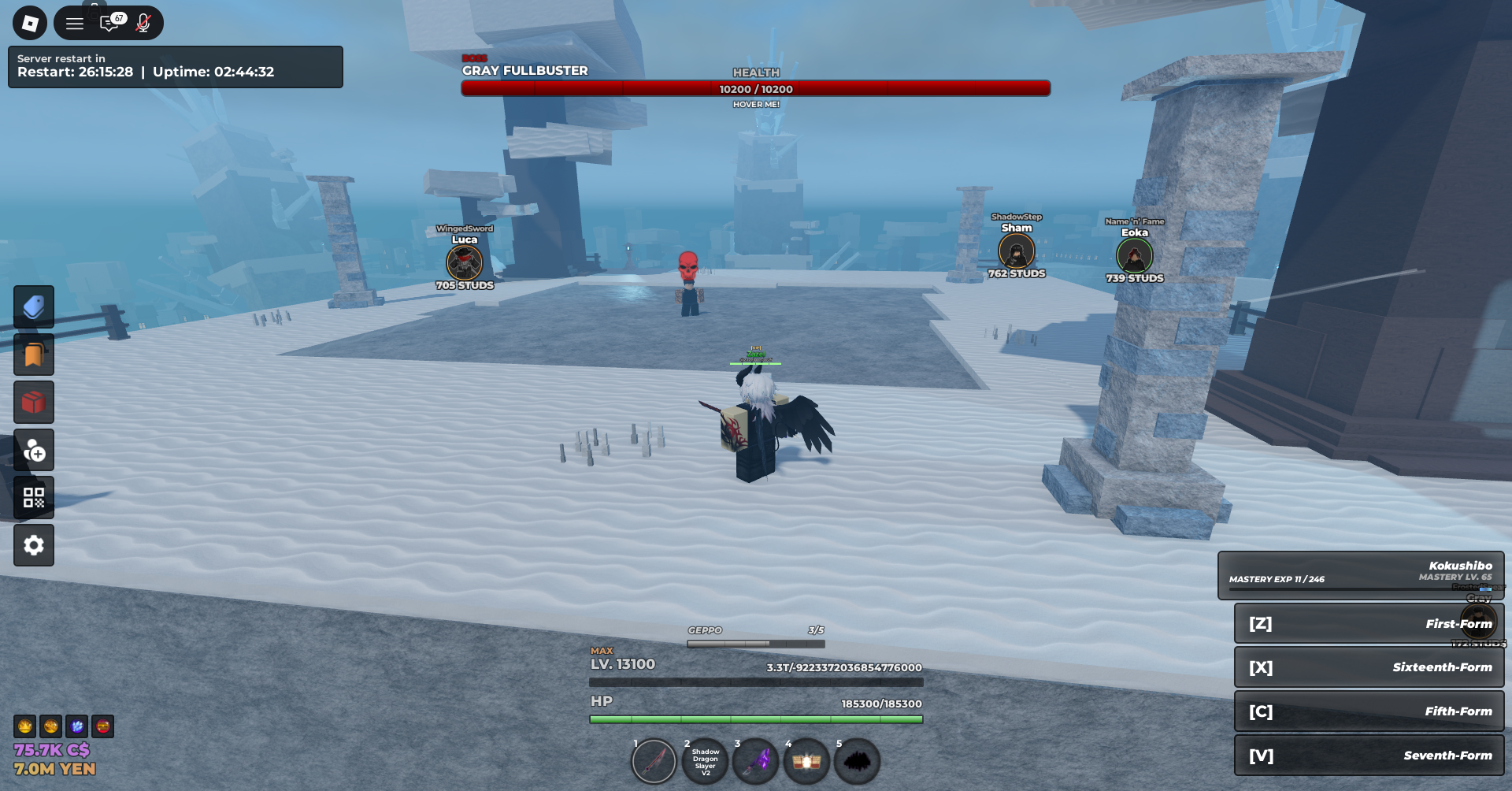
Task: Click the green HP bar
Action: [756, 719]
